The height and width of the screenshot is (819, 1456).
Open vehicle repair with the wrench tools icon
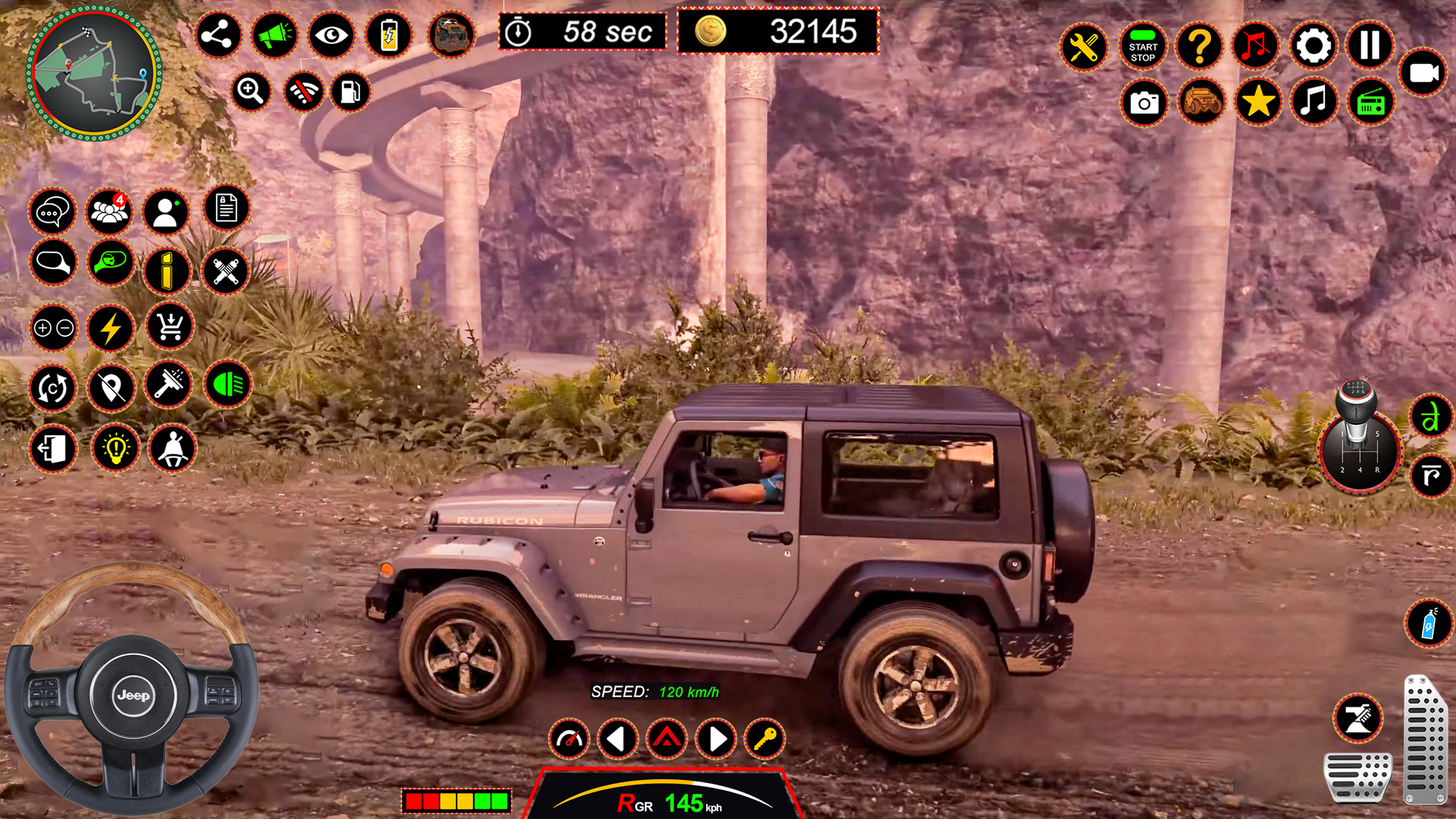[1084, 46]
